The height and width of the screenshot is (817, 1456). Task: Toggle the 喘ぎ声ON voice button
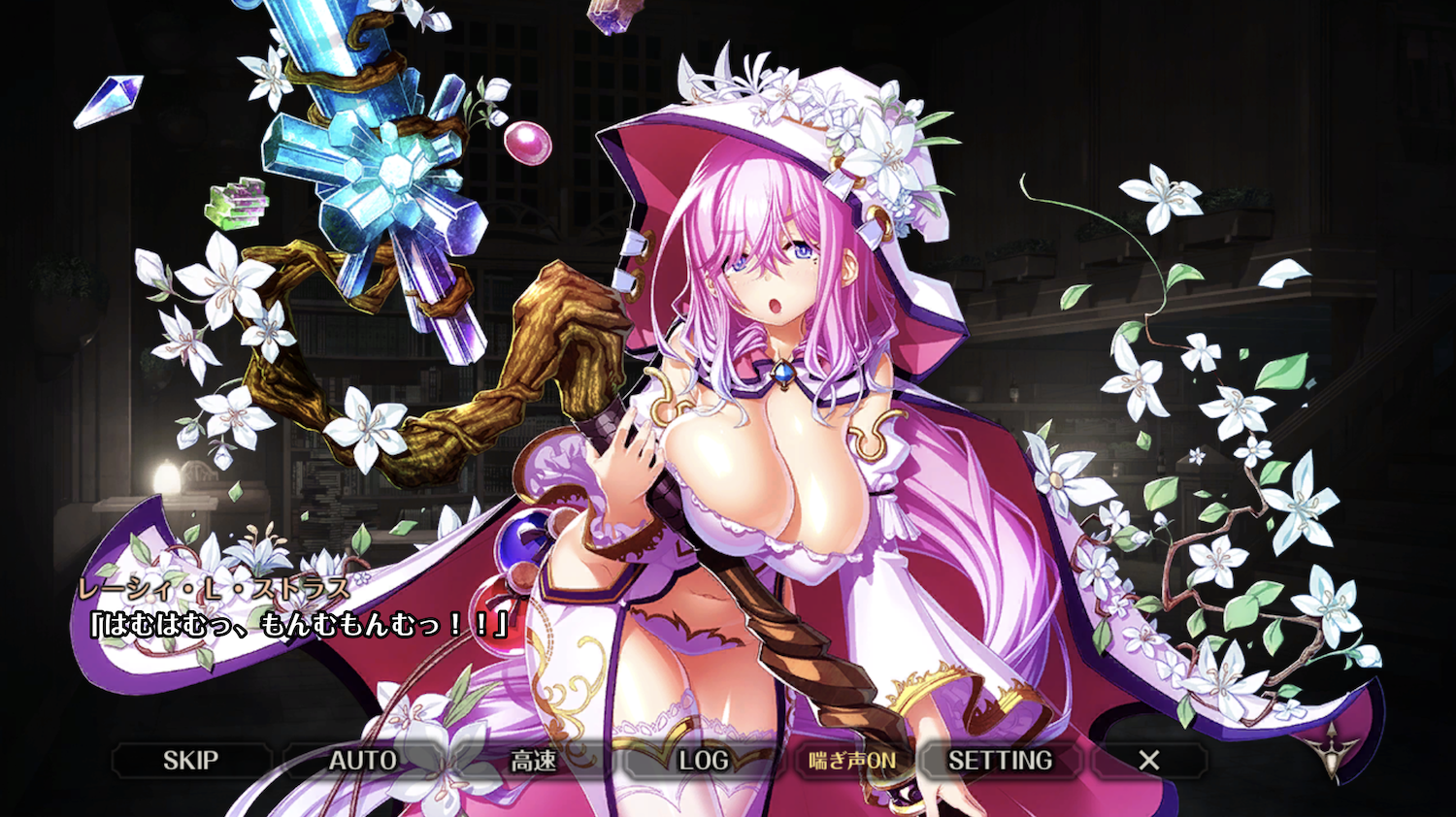(852, 761)
